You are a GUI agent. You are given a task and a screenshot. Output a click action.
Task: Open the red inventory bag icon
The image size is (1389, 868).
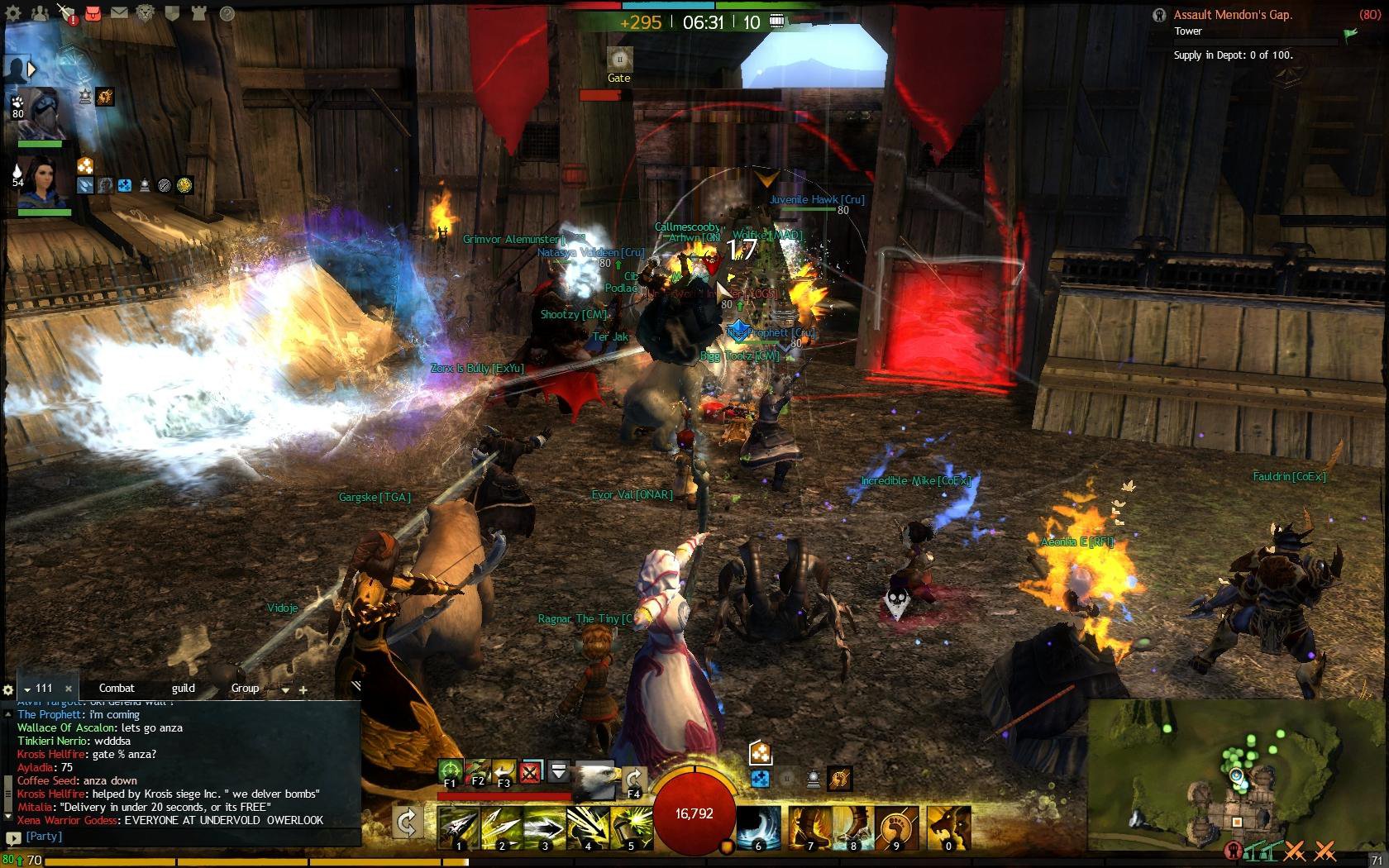tap(93, 13)
